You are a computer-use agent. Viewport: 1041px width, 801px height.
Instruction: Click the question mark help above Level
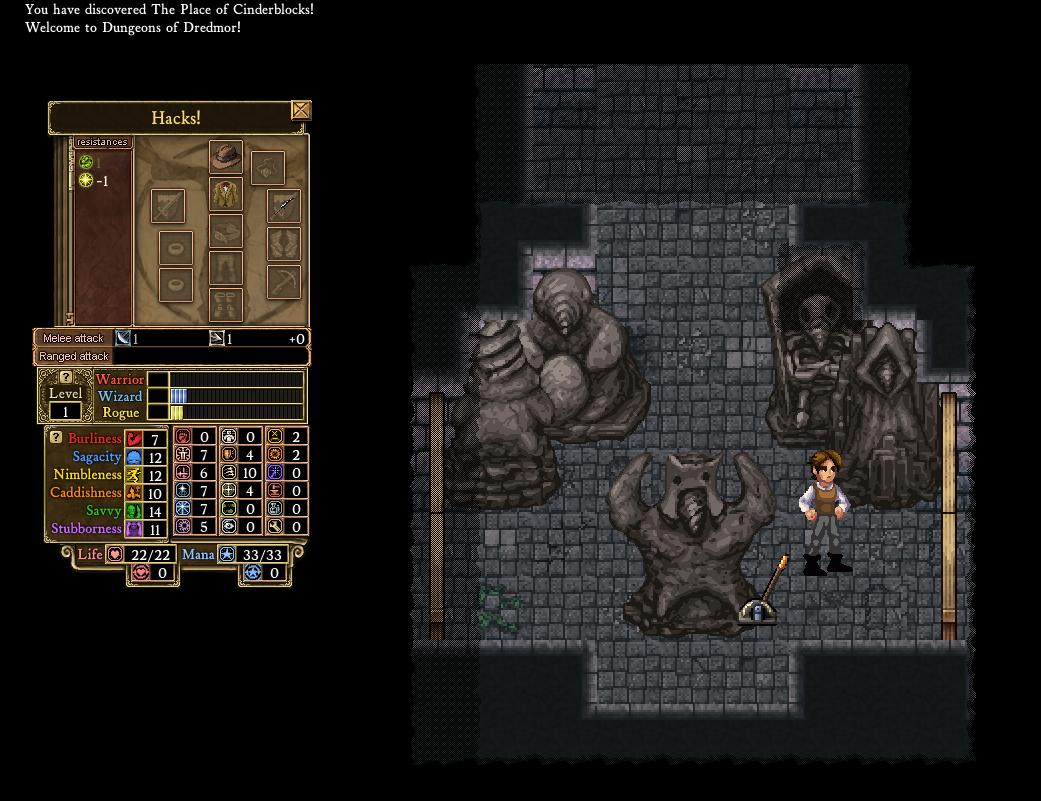[66, 377]
